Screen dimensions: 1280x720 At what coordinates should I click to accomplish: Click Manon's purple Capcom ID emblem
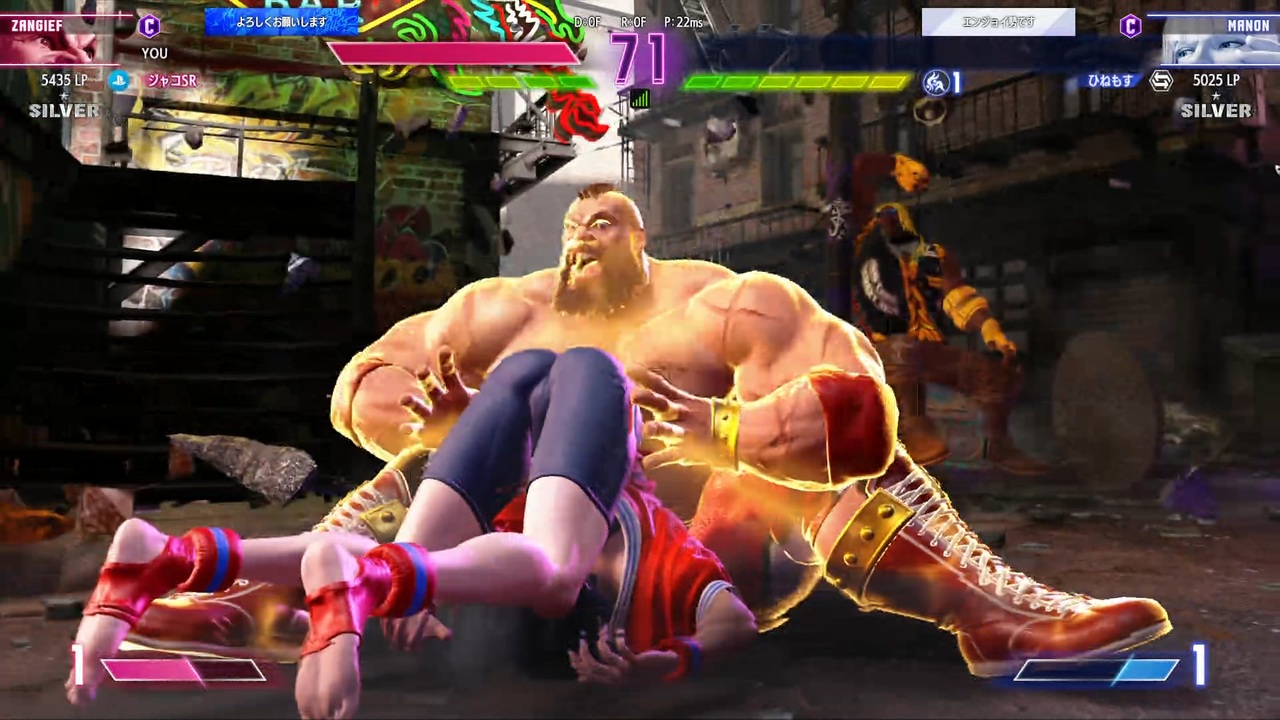tap(1131, 27)
